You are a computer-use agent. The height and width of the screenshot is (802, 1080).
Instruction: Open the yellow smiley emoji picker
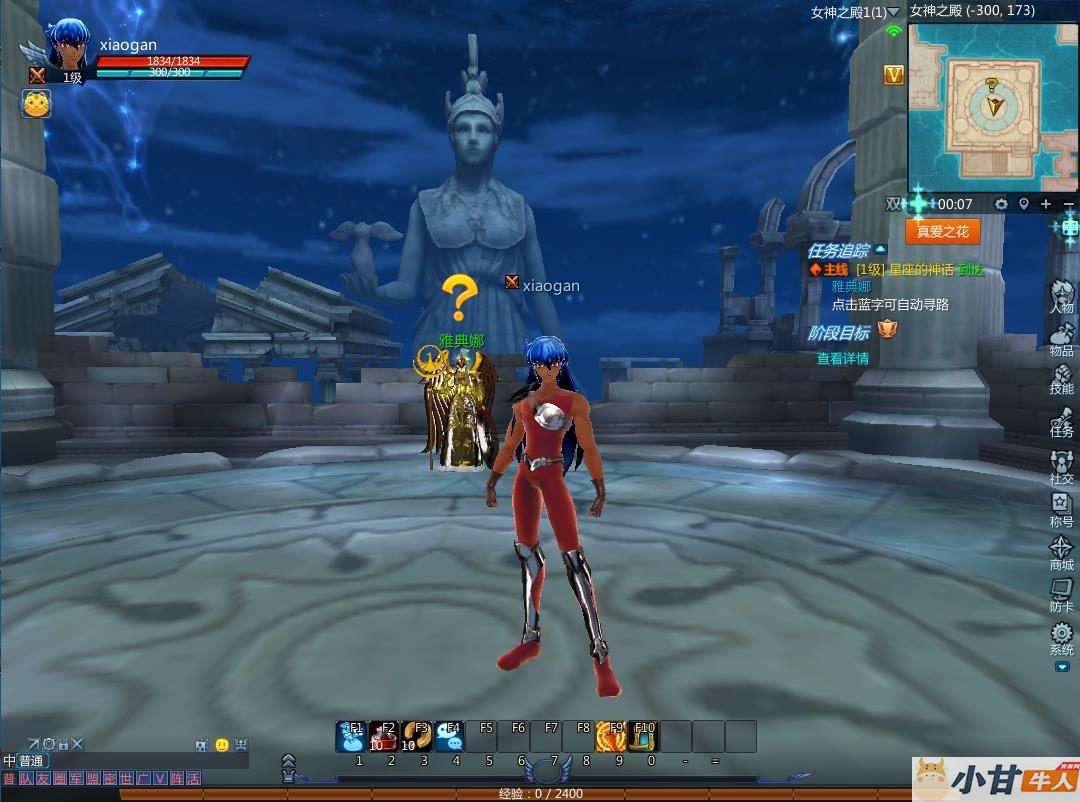(x=222, y=745)
